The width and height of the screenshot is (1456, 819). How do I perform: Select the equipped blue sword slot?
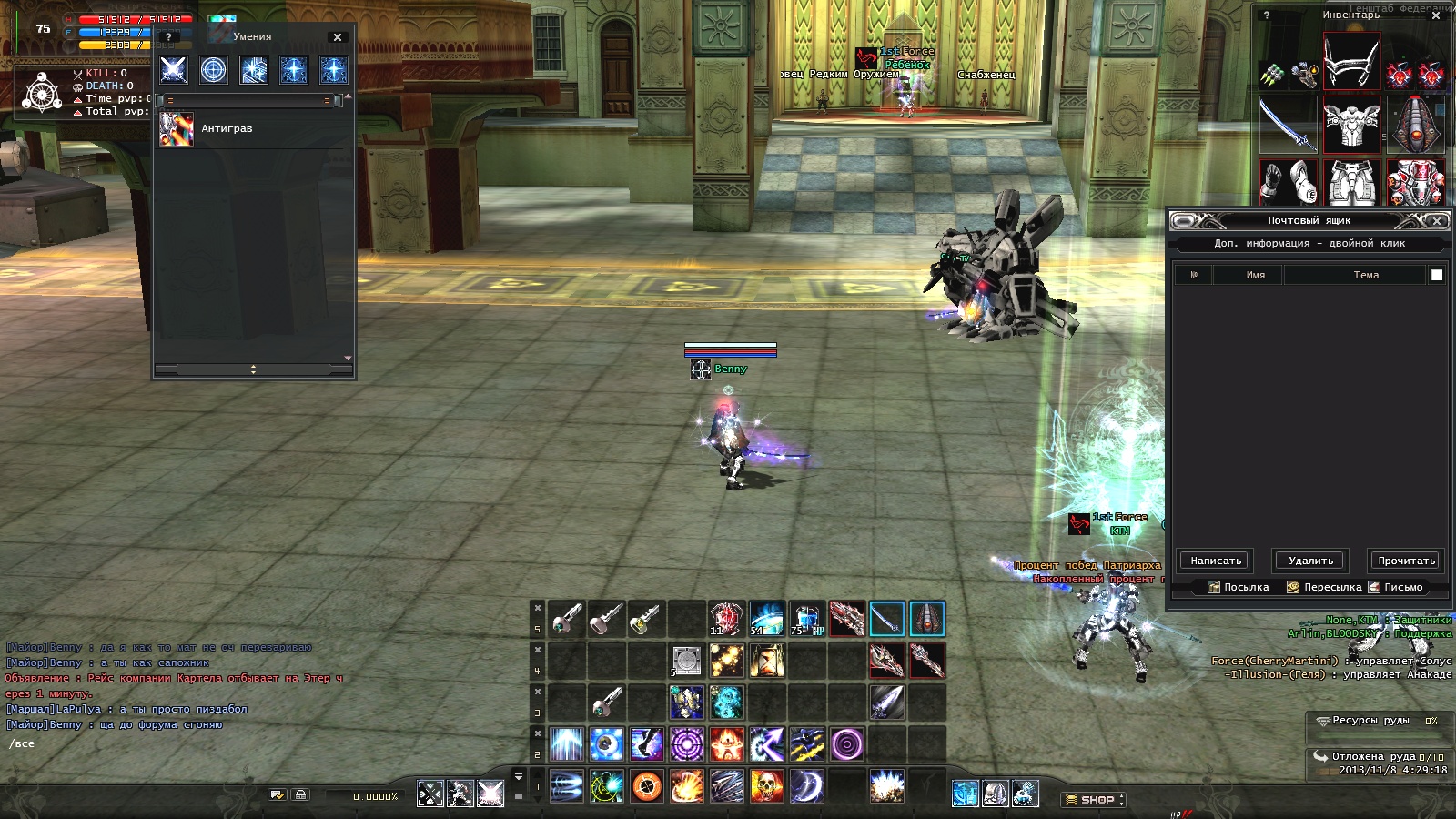click(1288, 125)
